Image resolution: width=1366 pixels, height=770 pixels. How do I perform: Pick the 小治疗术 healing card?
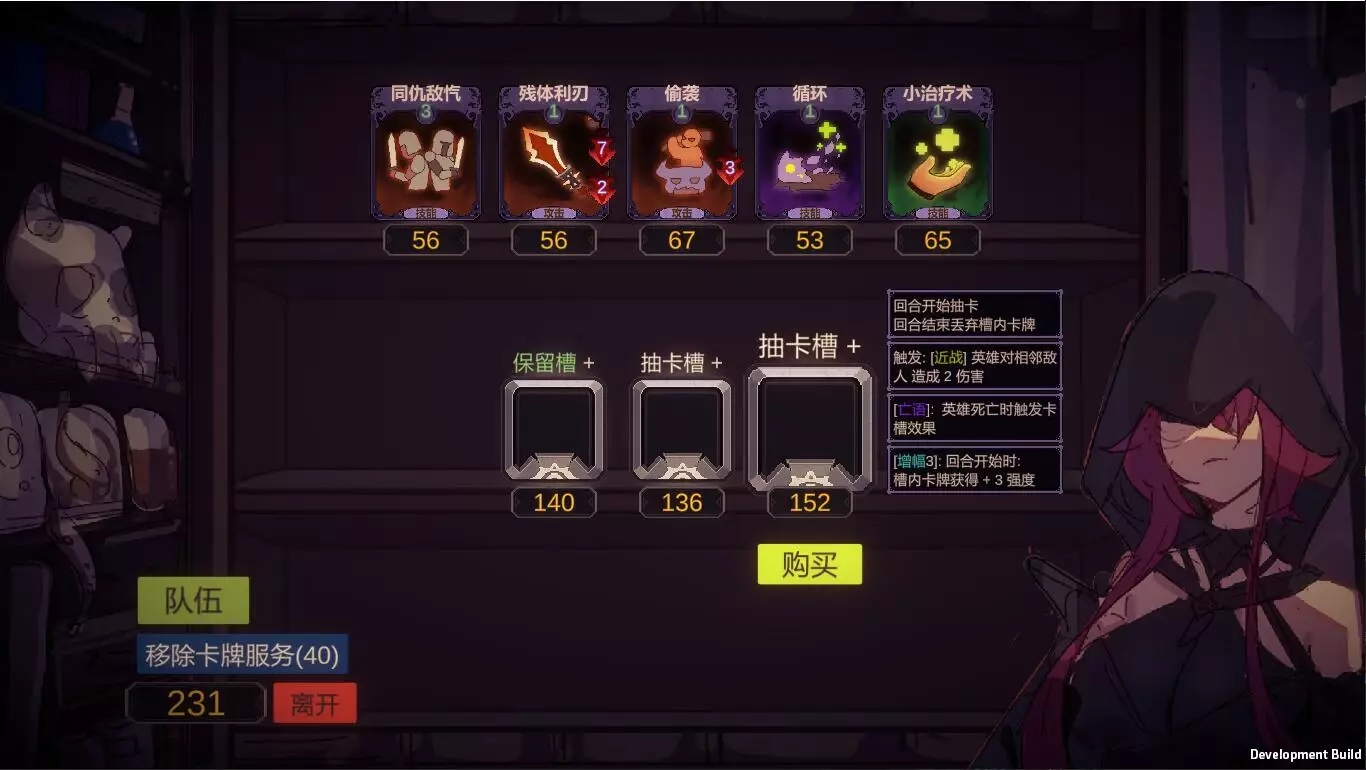[937, 150]
